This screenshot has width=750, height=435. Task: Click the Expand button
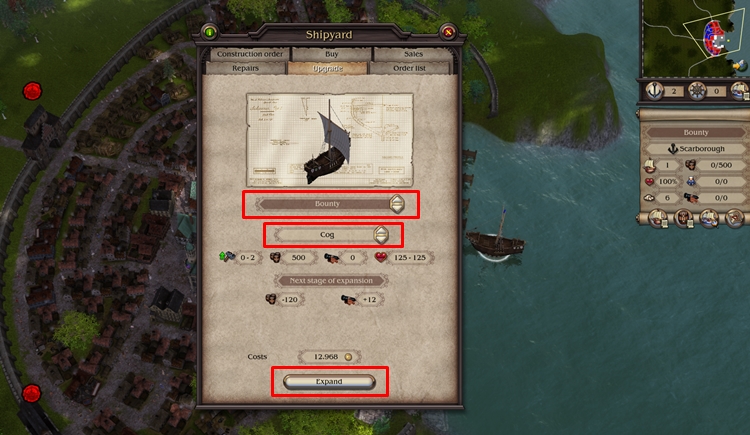329,381
